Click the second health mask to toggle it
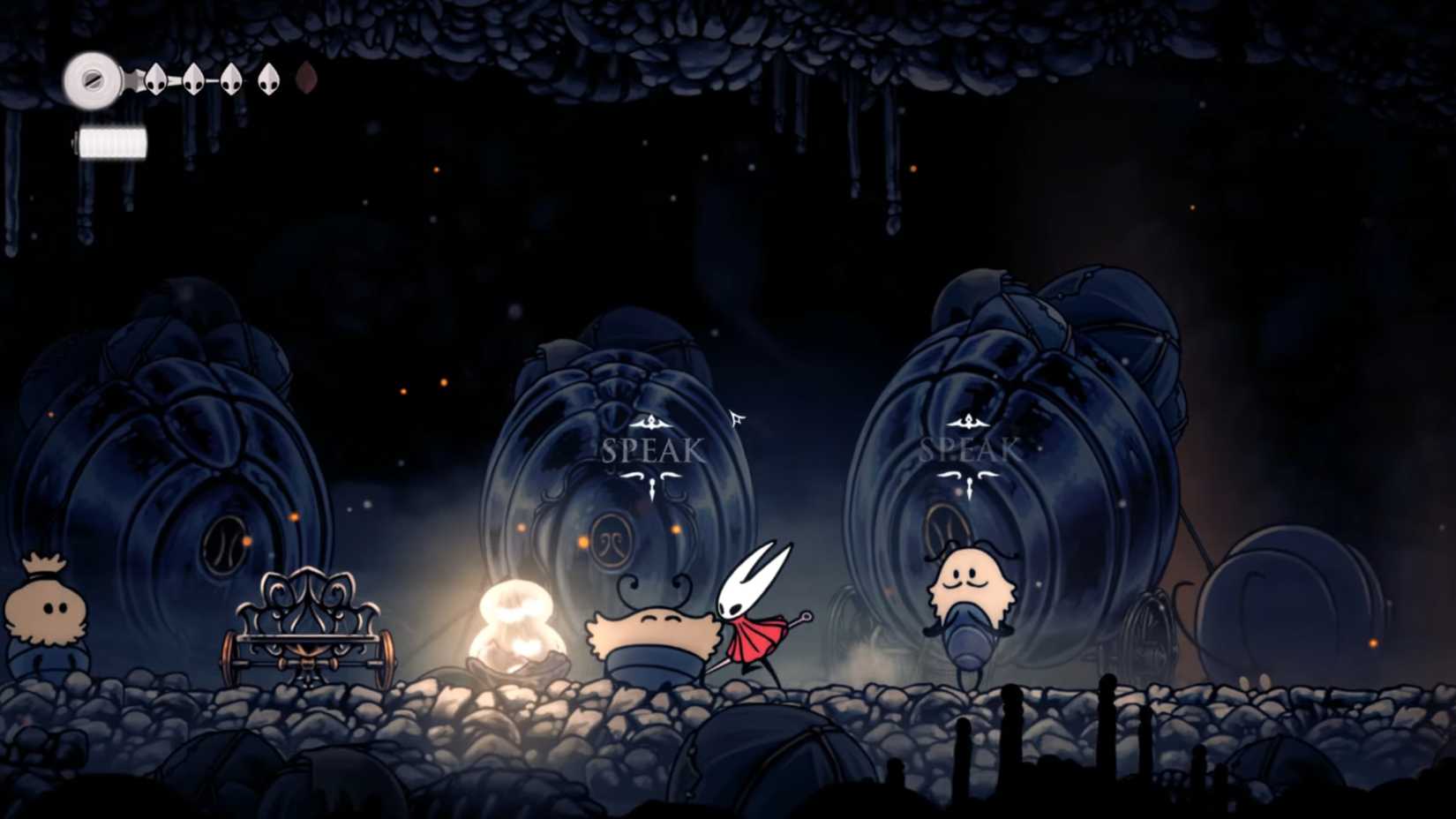The image size is (1456, 819). pos(195,80)
